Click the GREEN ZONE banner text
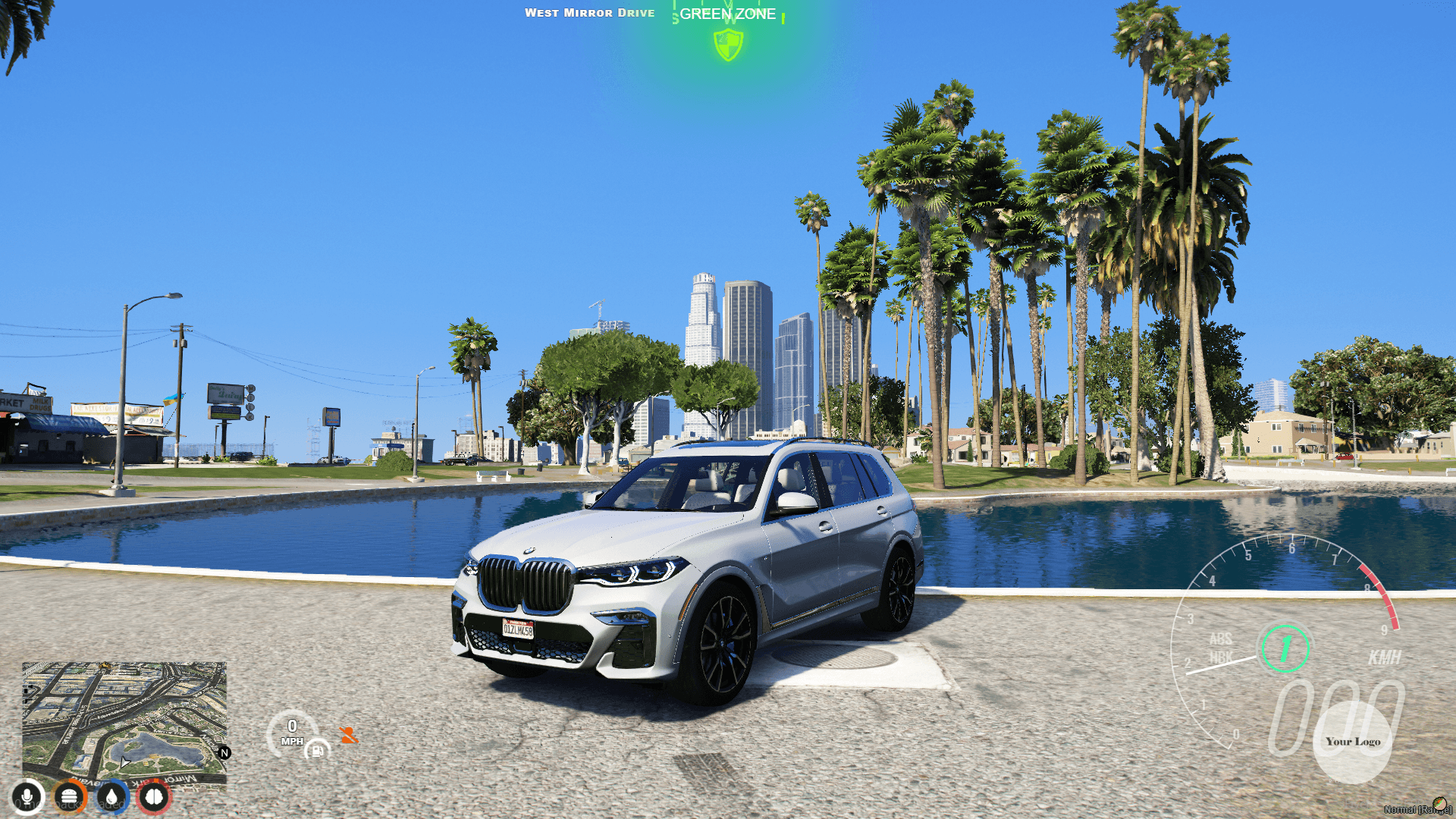 (x=726, y=14)
